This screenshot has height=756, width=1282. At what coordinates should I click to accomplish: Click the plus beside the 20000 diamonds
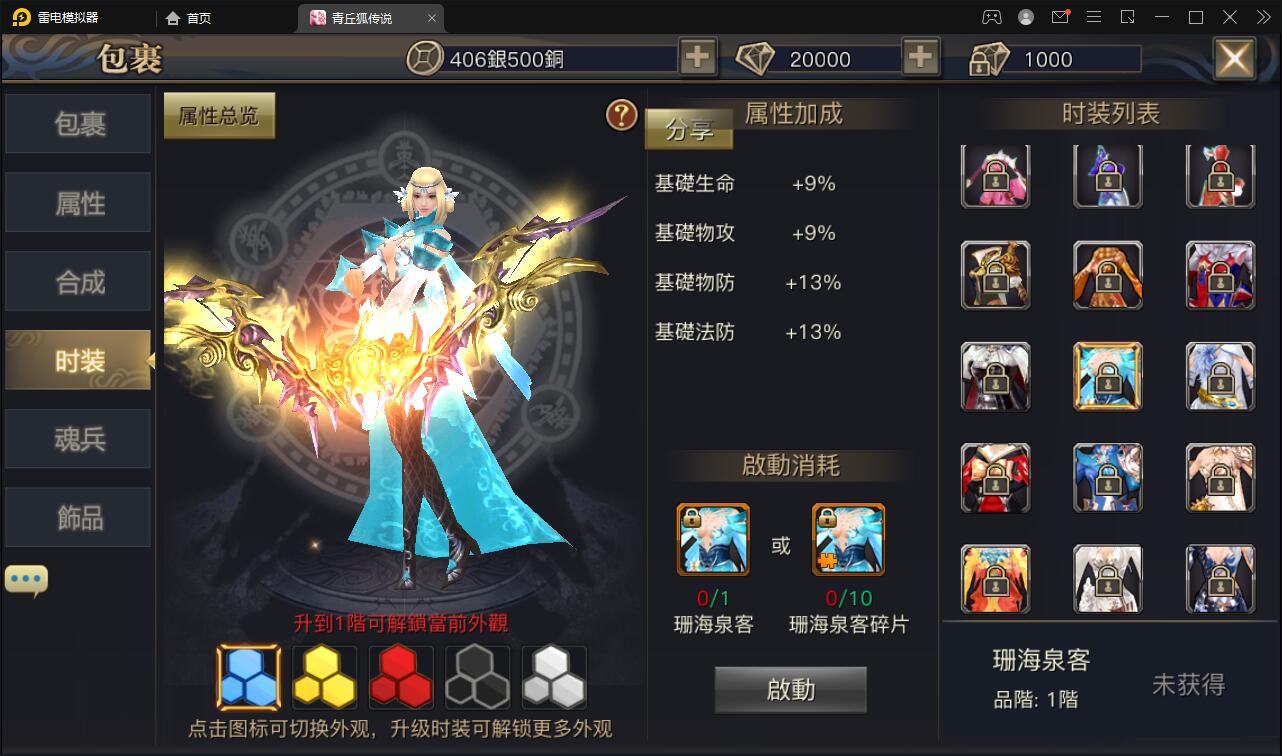click(x=920, y=58)
